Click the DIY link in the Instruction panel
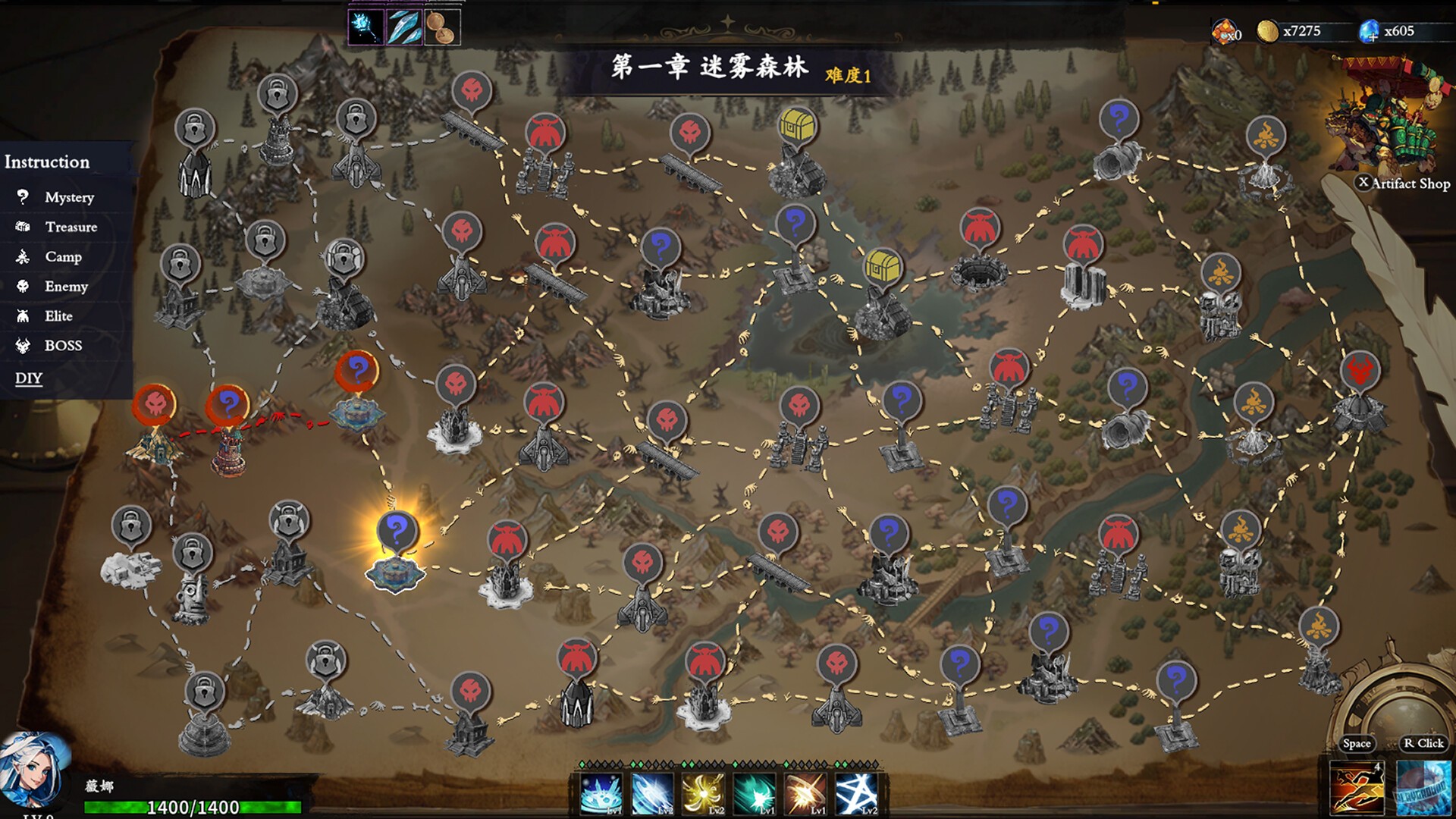 coord(29,377)
